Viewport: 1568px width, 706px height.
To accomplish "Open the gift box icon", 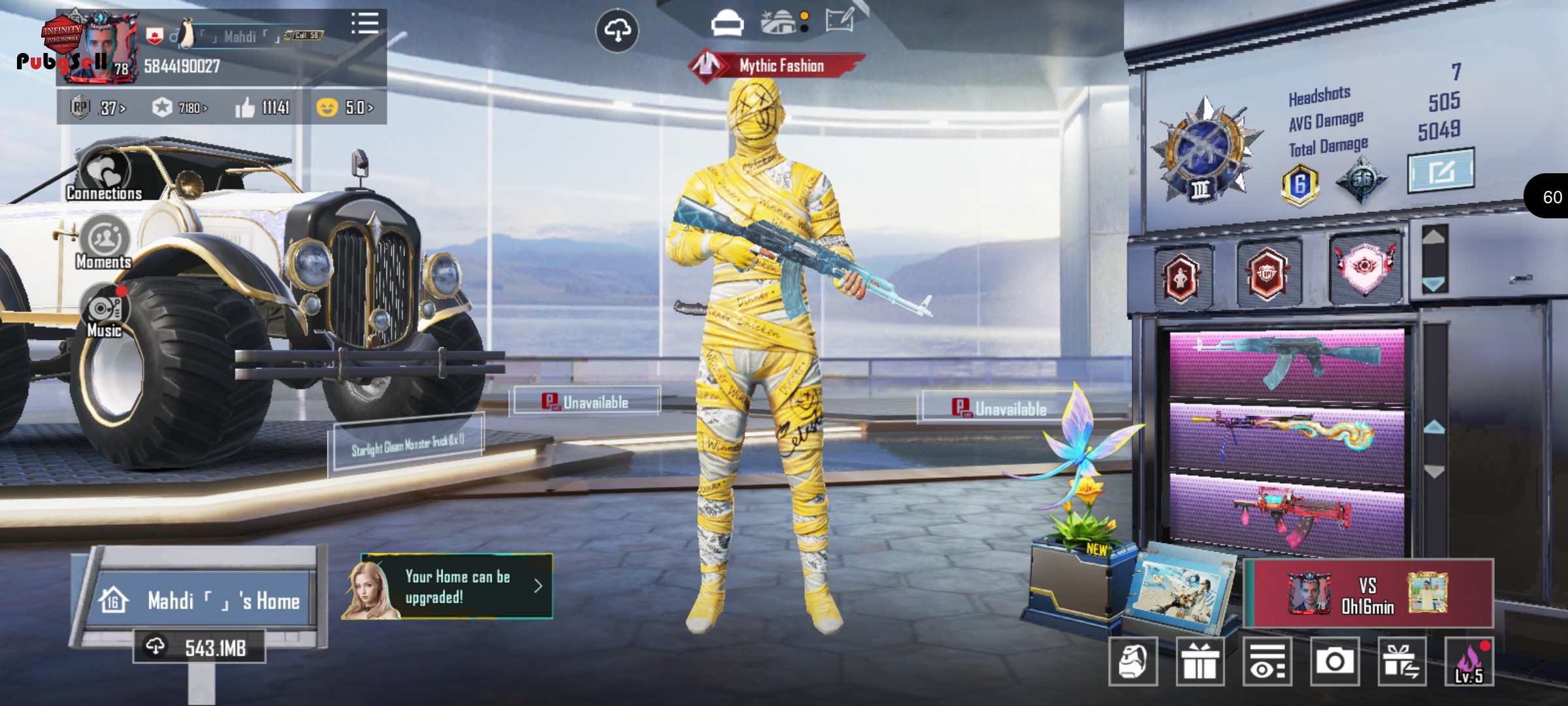I will tap(1200, 662).
